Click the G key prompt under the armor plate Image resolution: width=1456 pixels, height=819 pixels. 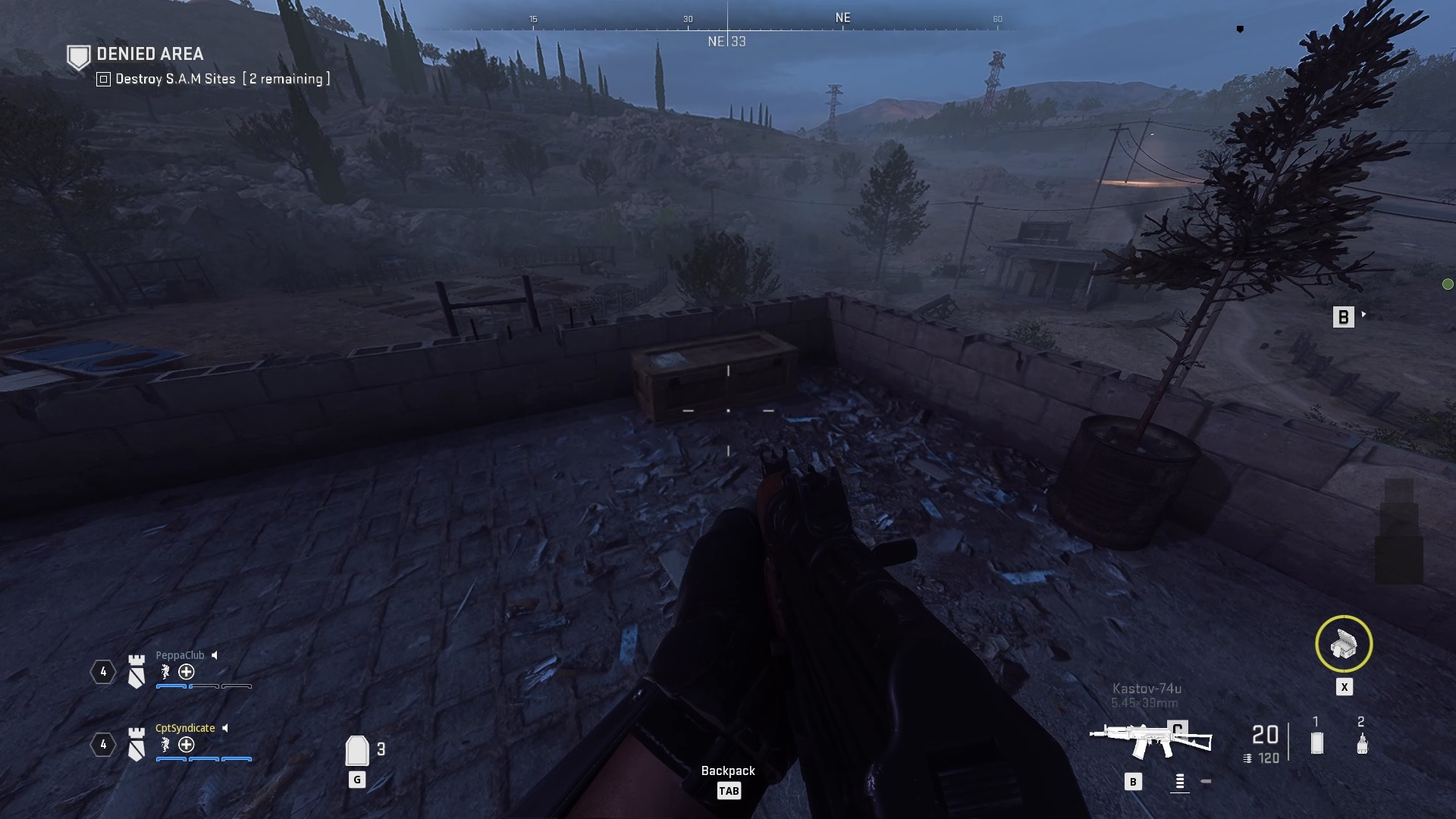click(356, 778)
